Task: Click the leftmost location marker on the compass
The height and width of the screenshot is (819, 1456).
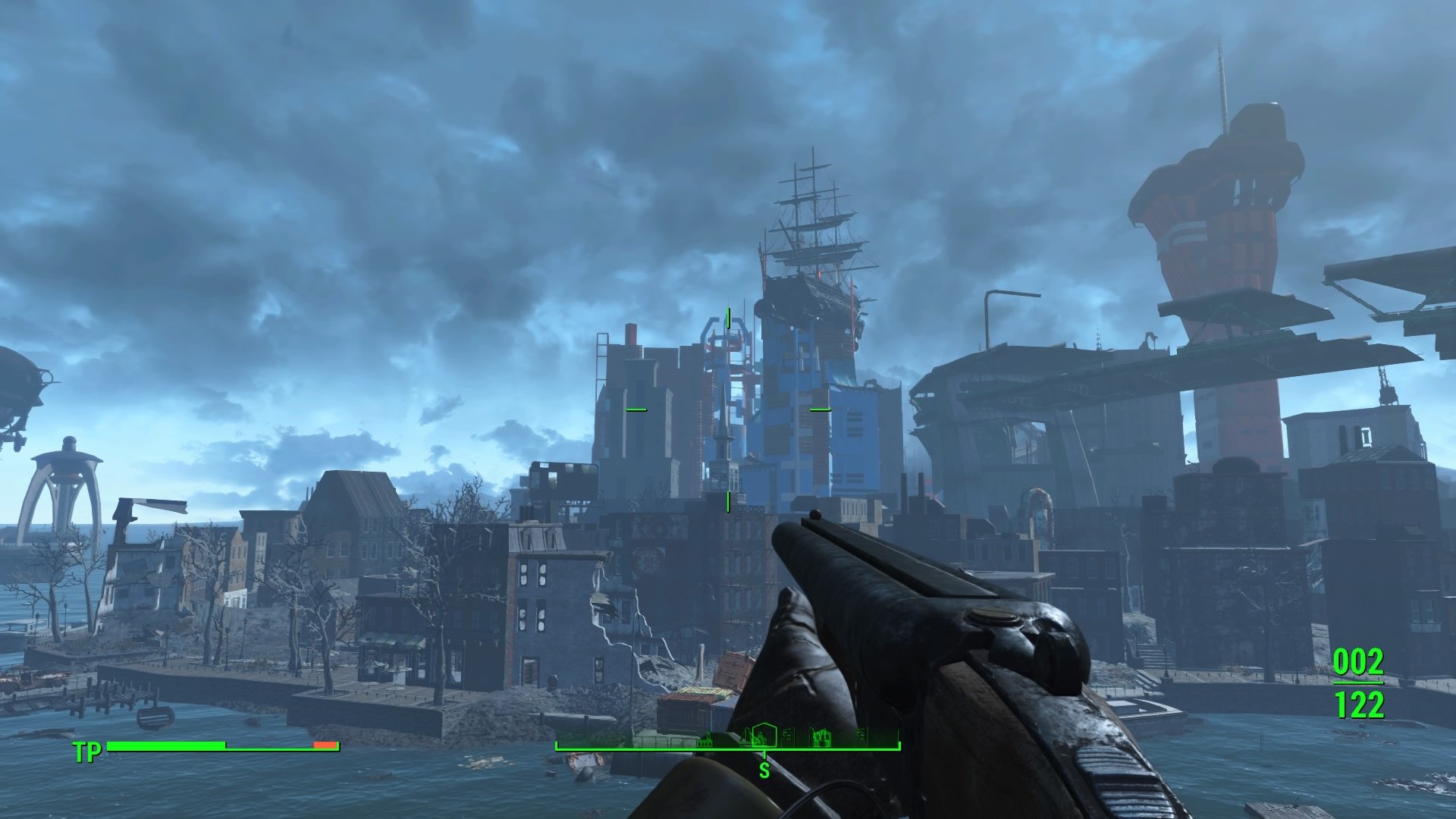Action: pos(705,741)
